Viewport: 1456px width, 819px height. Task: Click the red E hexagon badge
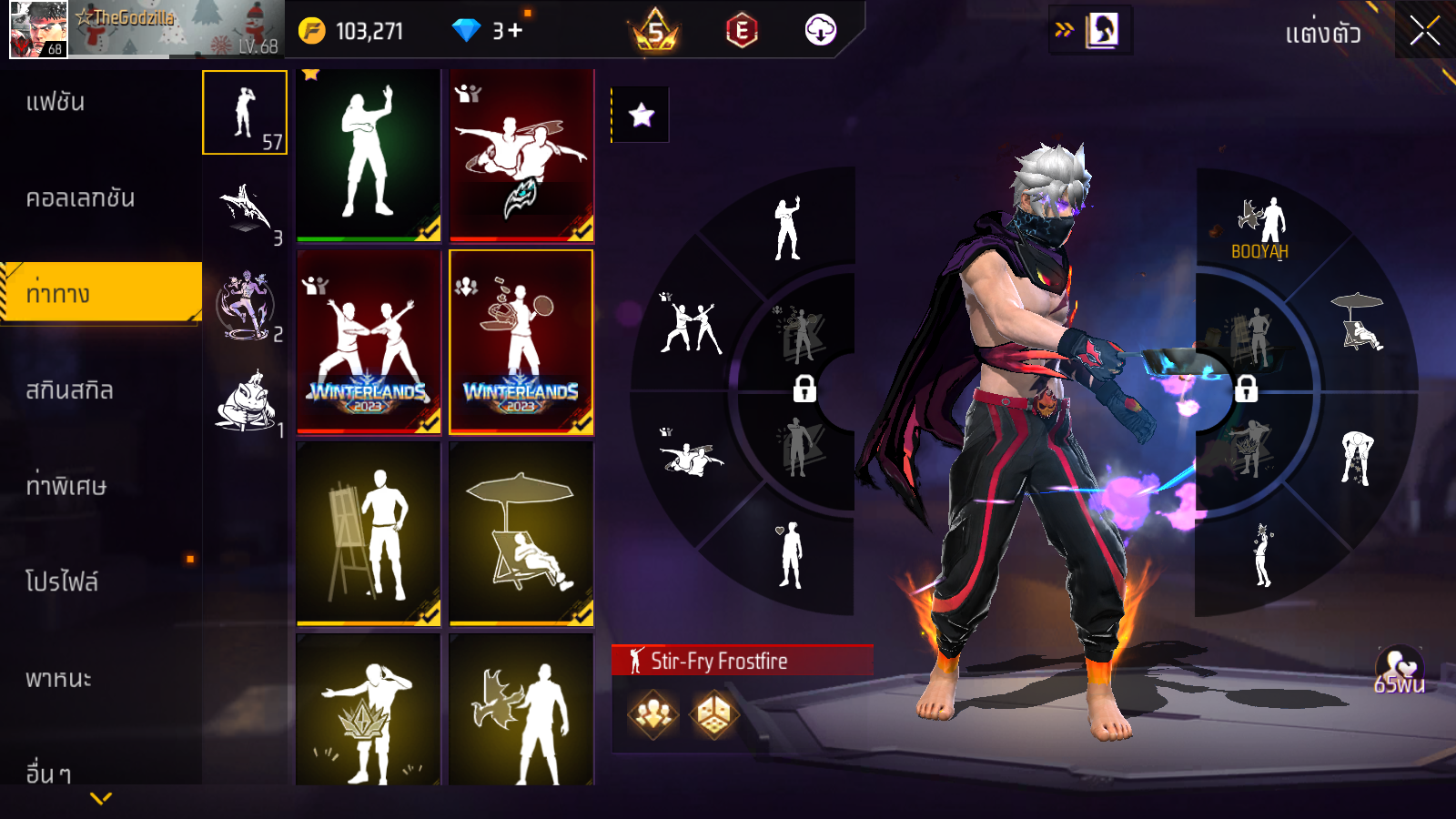pos(742,31)
